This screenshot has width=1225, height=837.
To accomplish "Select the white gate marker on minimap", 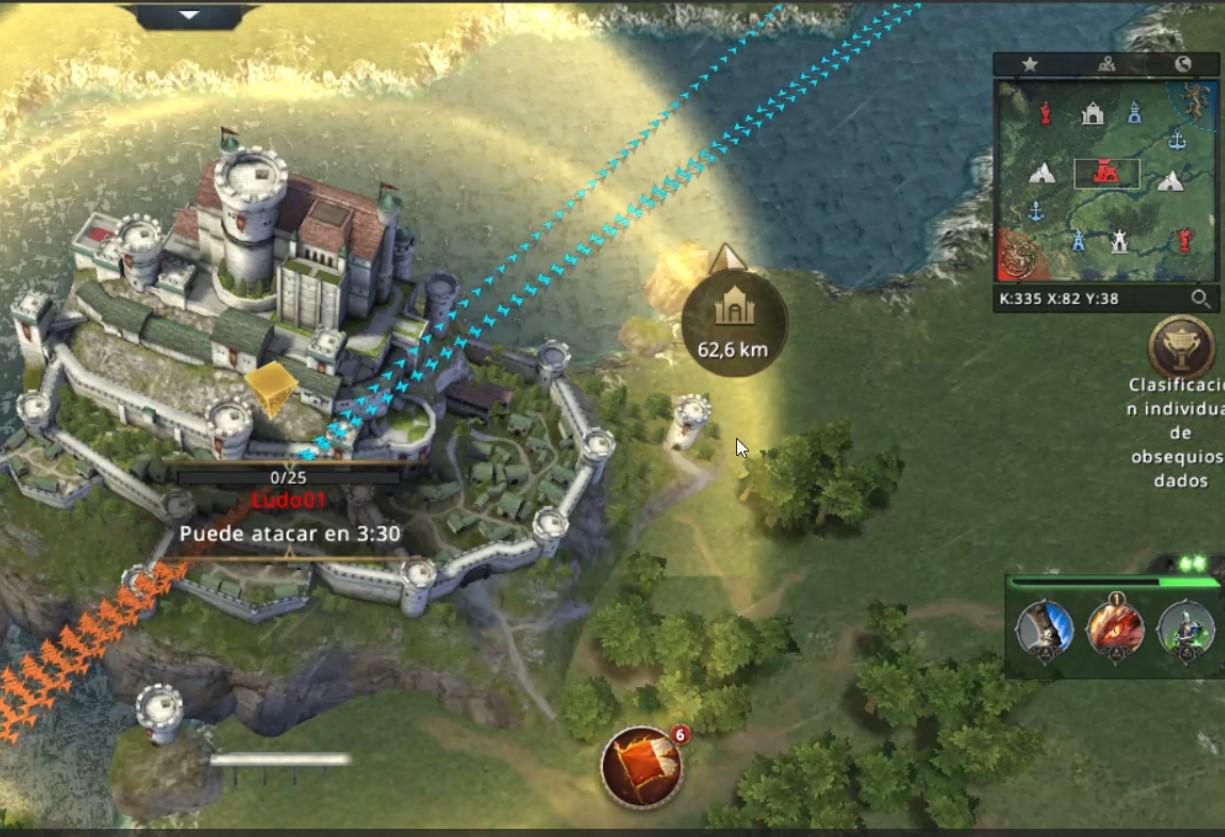I will tap(1092, 114).
